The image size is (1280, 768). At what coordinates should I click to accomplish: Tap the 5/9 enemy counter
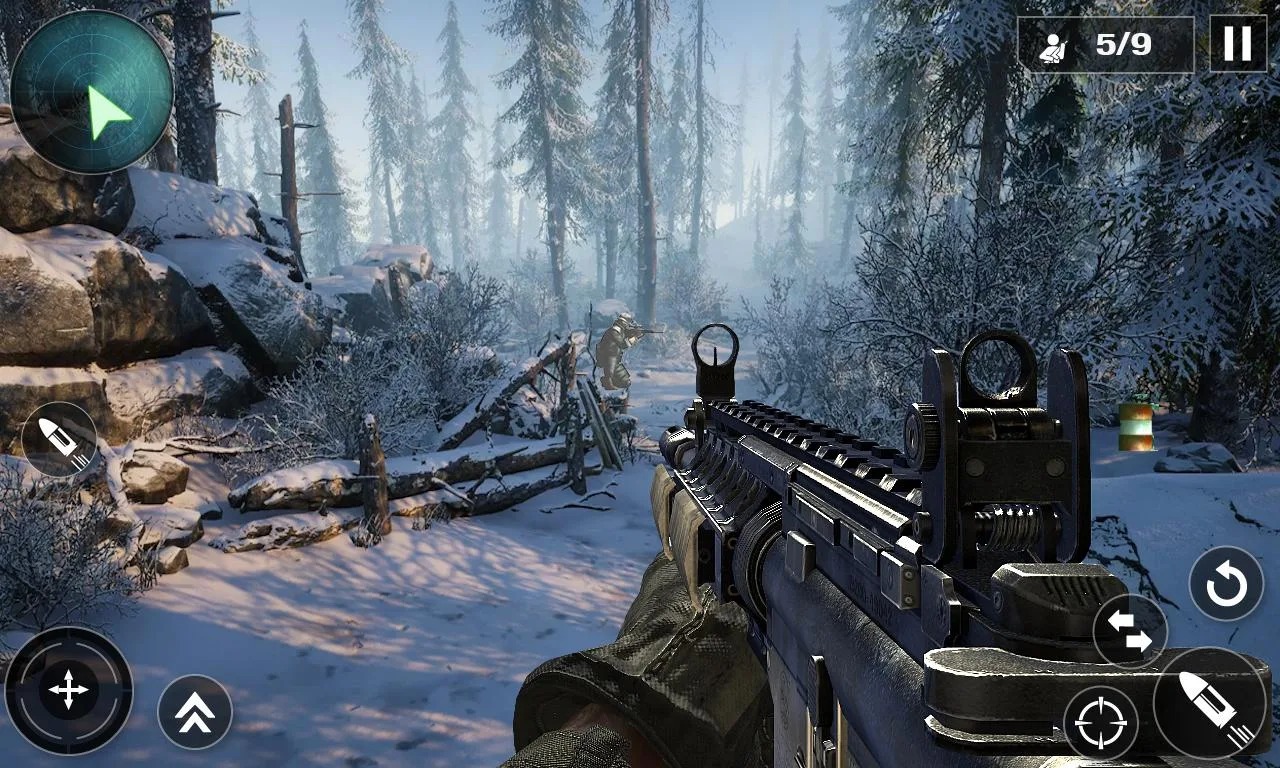[1124, 44]
